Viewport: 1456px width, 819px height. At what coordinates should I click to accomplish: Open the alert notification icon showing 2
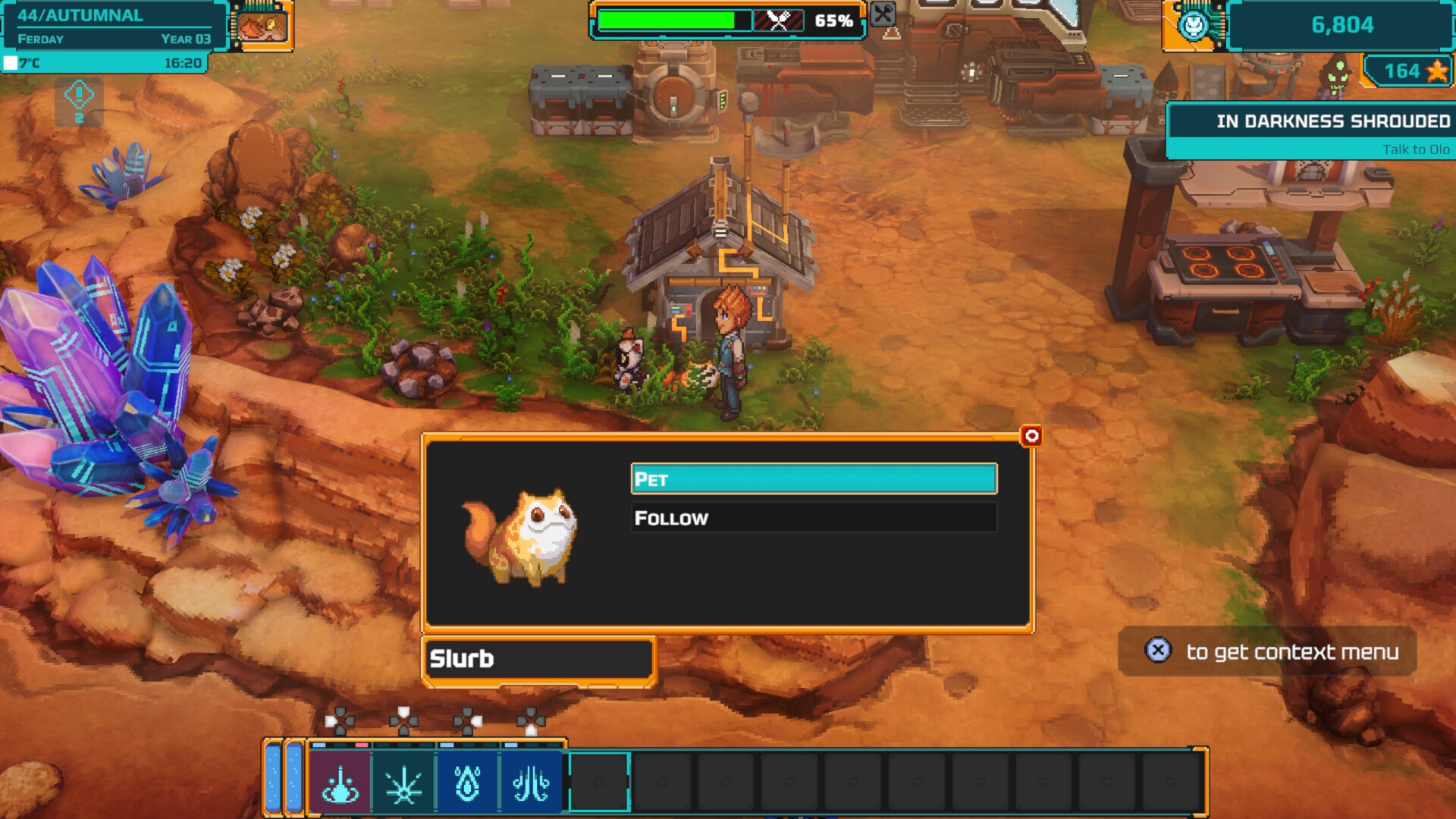(79, 102)
